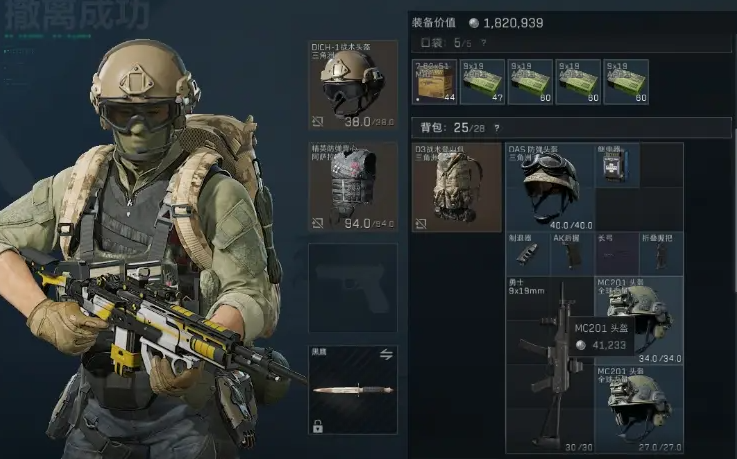Click the question mark beside the pocket count
This screenshot has height=459, width=737.
pos(484,43)
